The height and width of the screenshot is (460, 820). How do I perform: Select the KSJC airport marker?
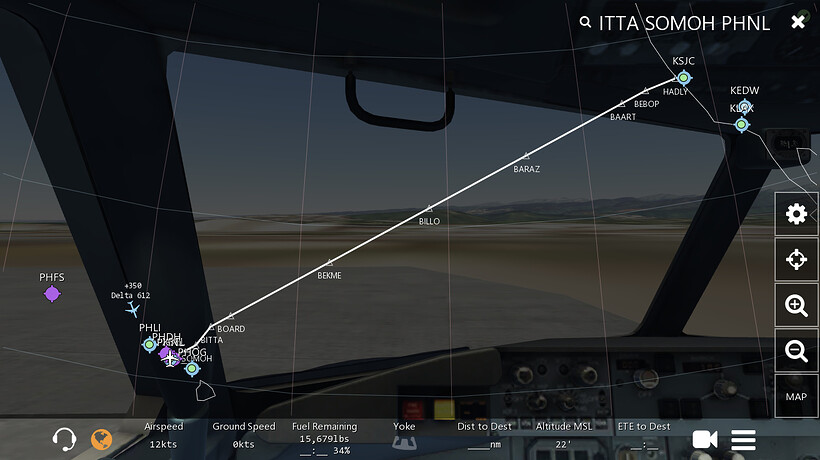tap(684, 77)
